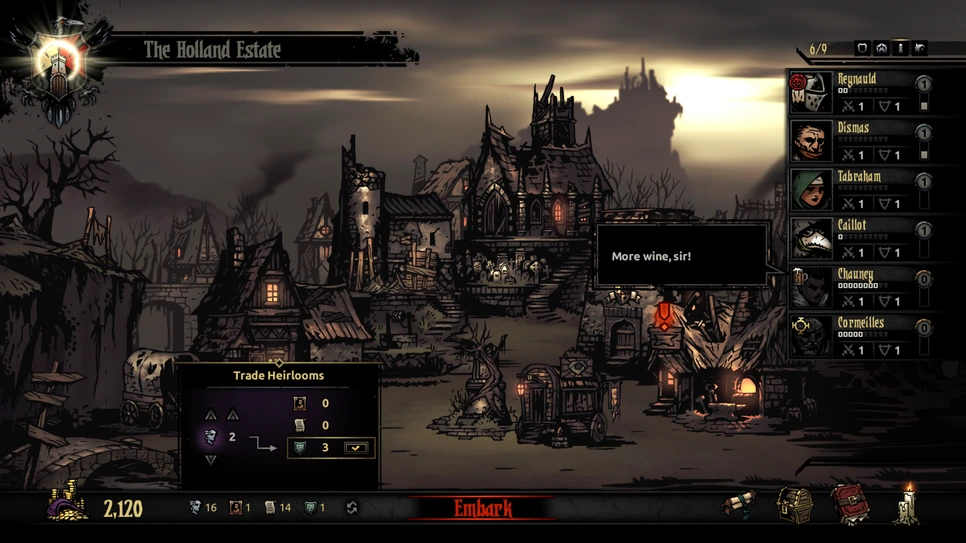The image size is (966, 543).
Task: Choose Dismas from the roster list
Action: point(858,142)
